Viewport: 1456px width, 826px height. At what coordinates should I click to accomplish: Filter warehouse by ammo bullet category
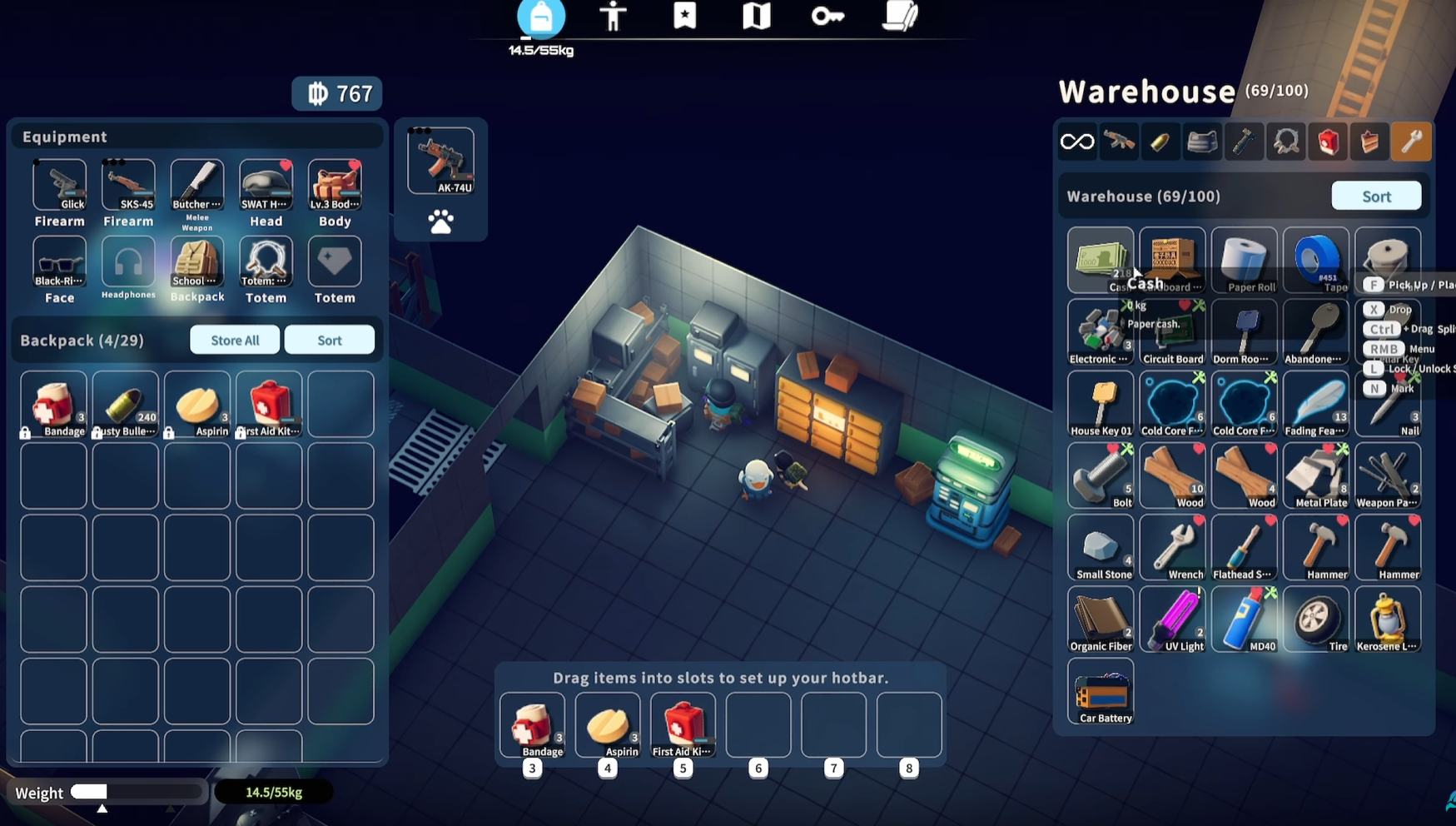pos(1160,142)
